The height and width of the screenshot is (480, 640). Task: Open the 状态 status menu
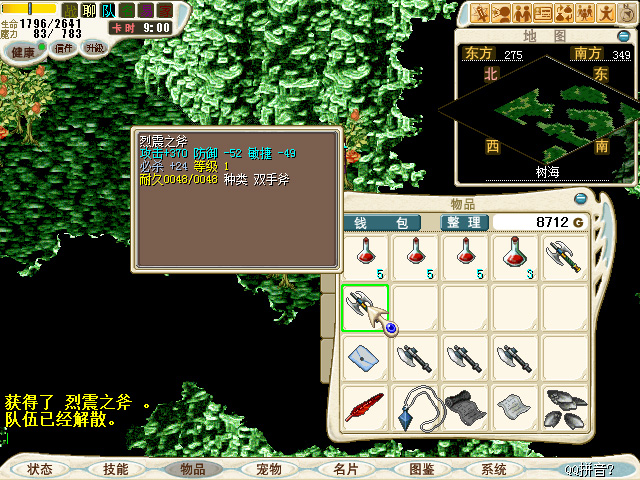coord(40,468)
